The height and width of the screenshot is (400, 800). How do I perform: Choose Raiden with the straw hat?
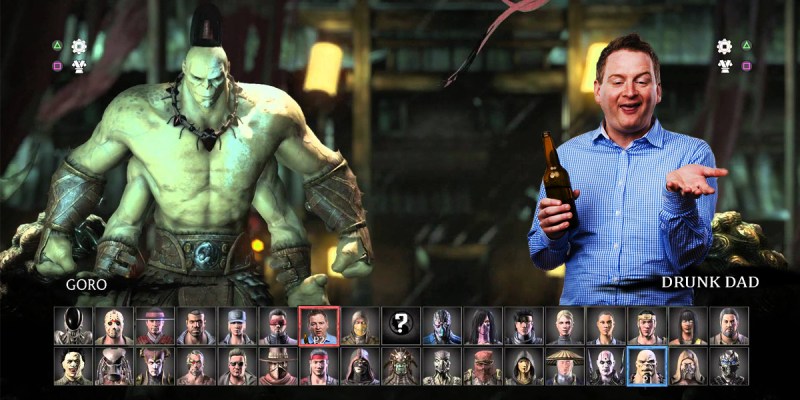565,366
